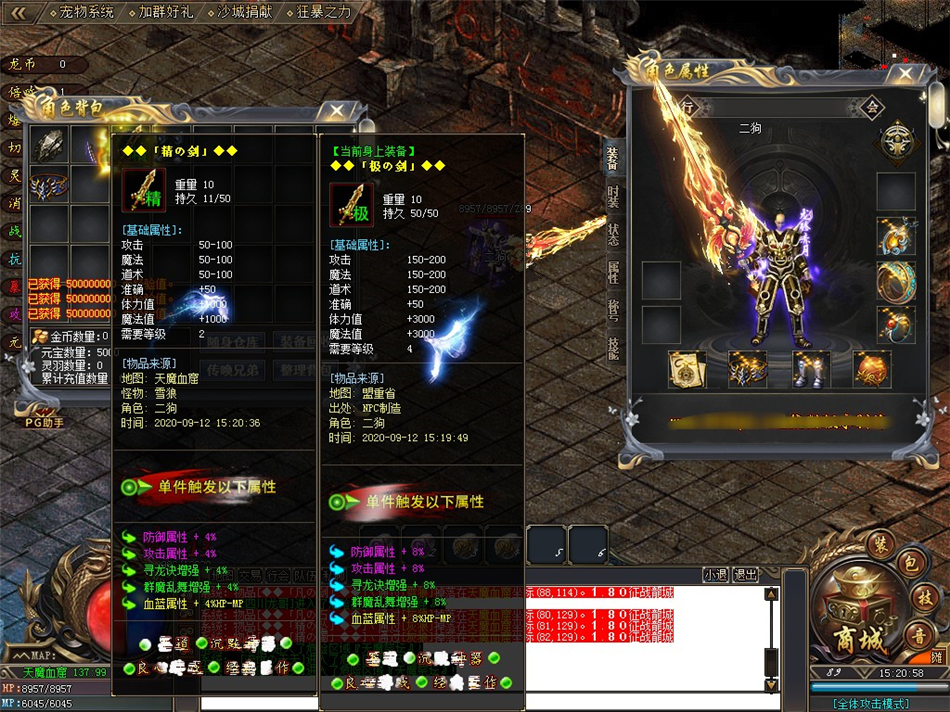Open skills with the 技 round button
Image resolution: width=950 pixels, height=712 pixels.
click(925, 596)
